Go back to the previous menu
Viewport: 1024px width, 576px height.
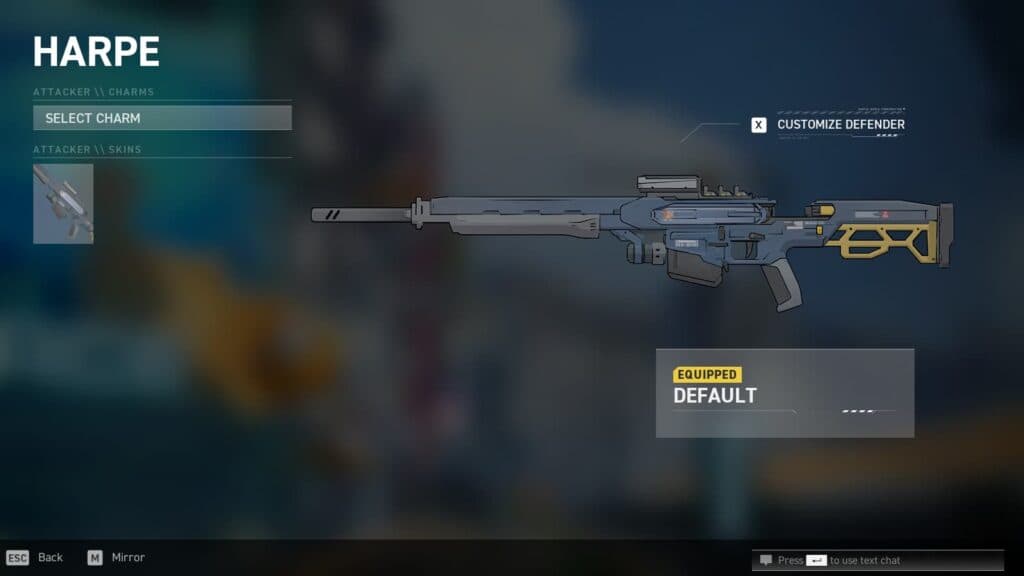[35, 557]
